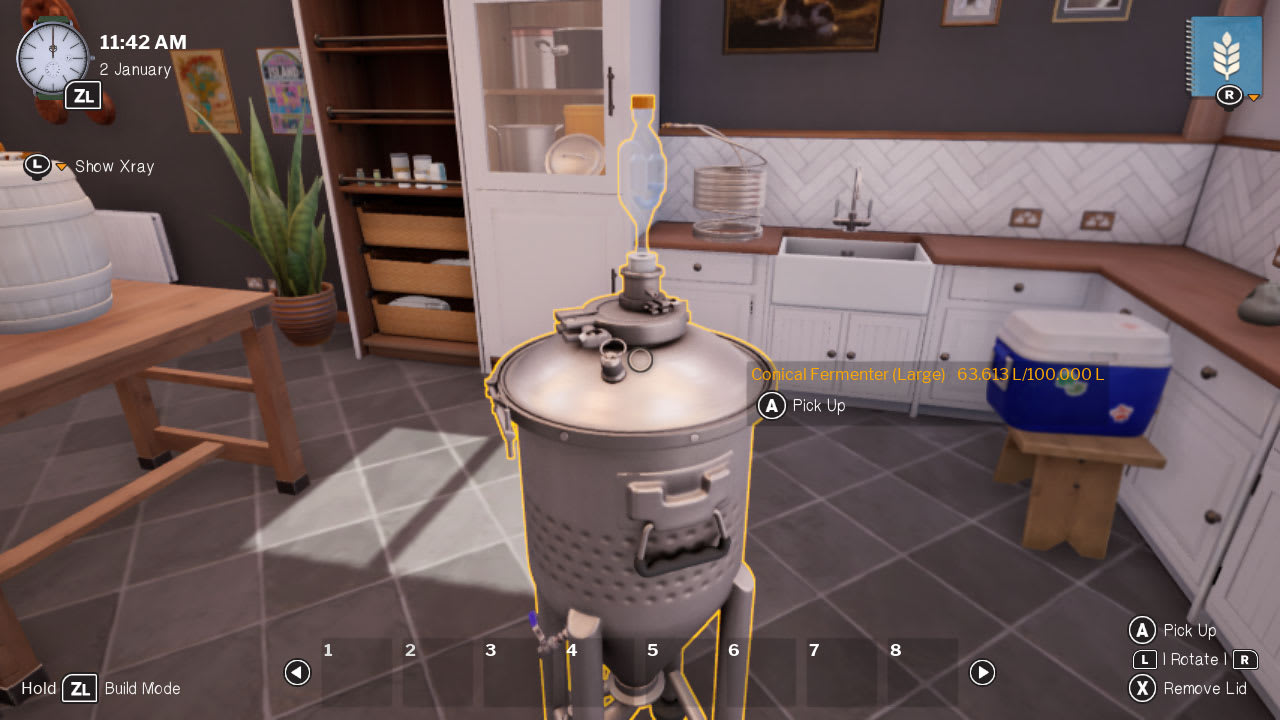Click the left arrow on the hotbar
This screenshot has height=720, width=1280.
click(297, 673)
